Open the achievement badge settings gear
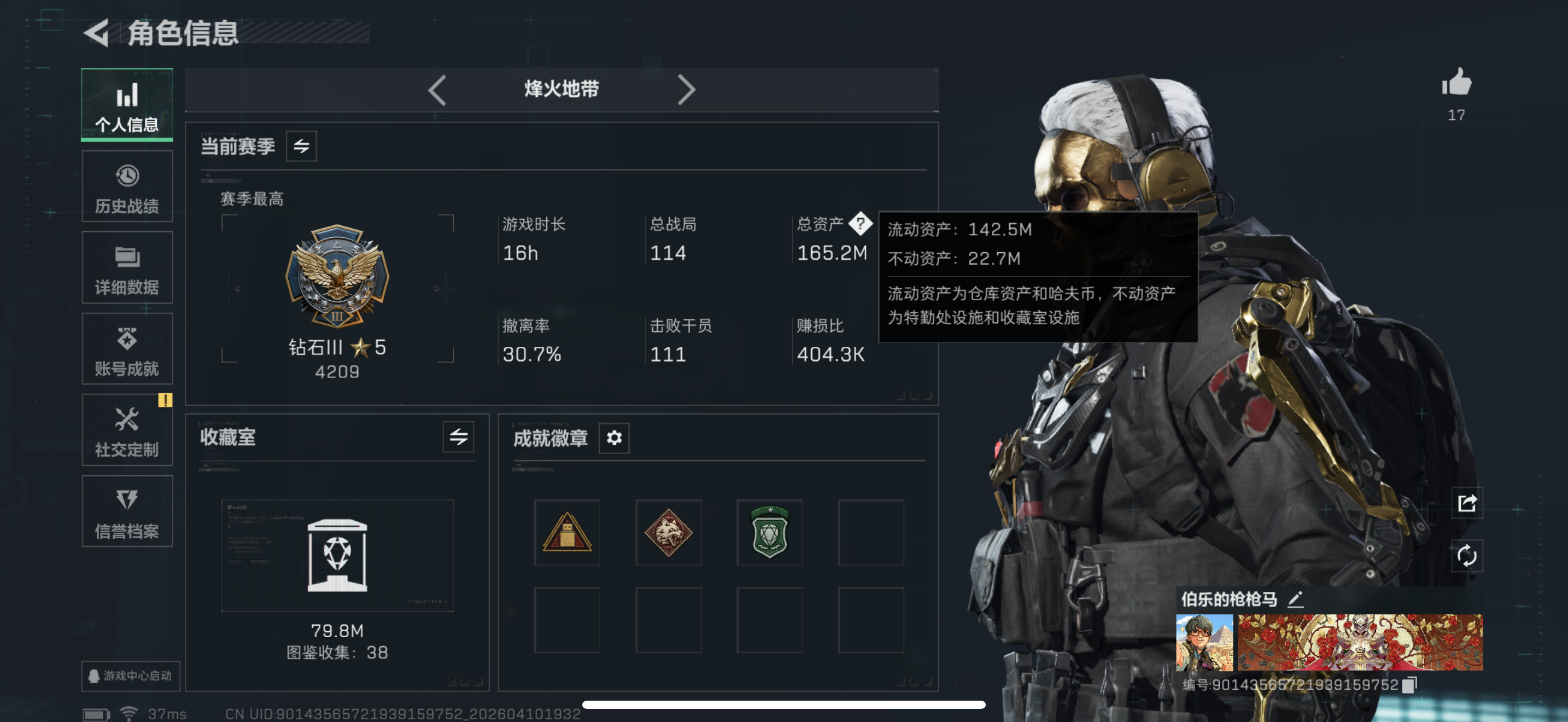1568x722 pixels. tap(614, 438)
